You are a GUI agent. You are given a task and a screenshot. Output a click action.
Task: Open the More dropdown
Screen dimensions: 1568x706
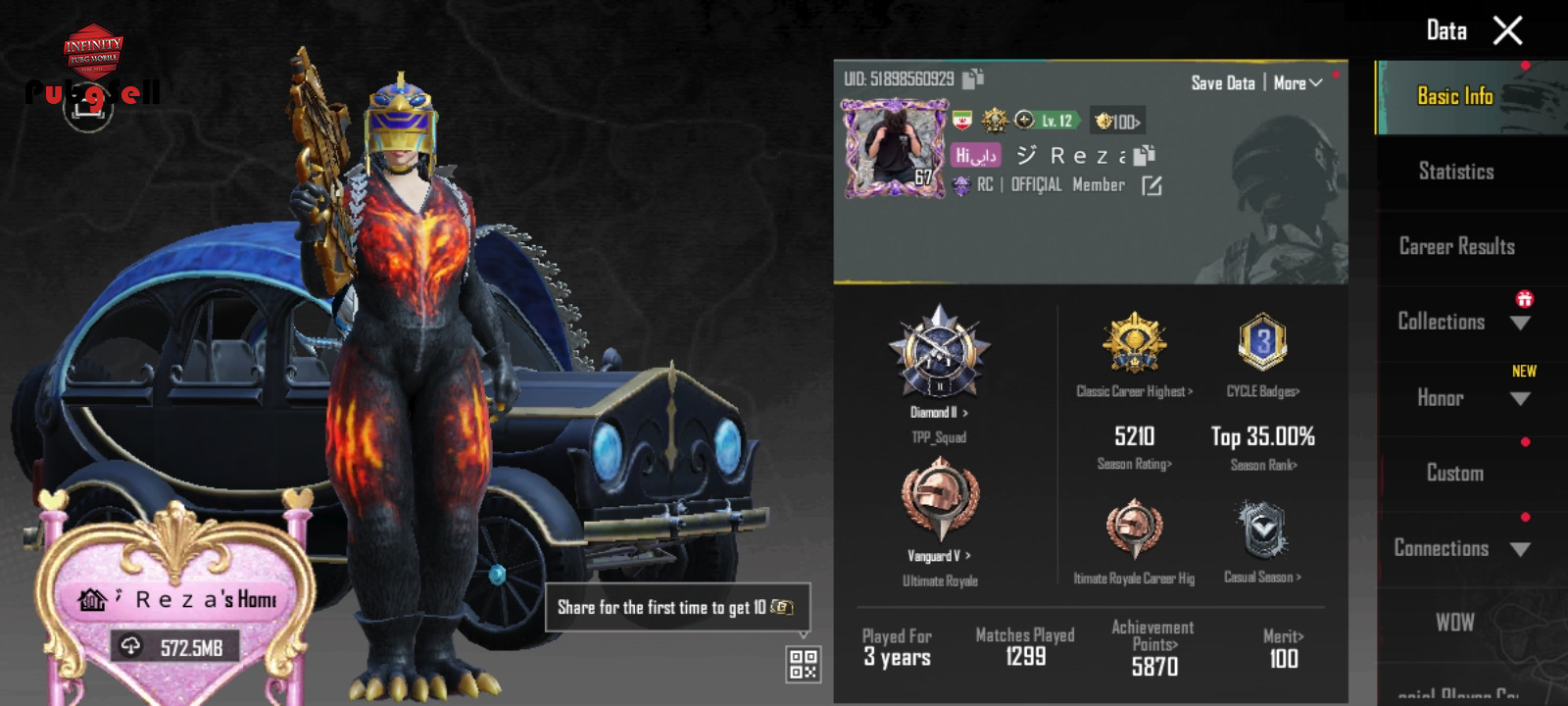coord(1298,83)
